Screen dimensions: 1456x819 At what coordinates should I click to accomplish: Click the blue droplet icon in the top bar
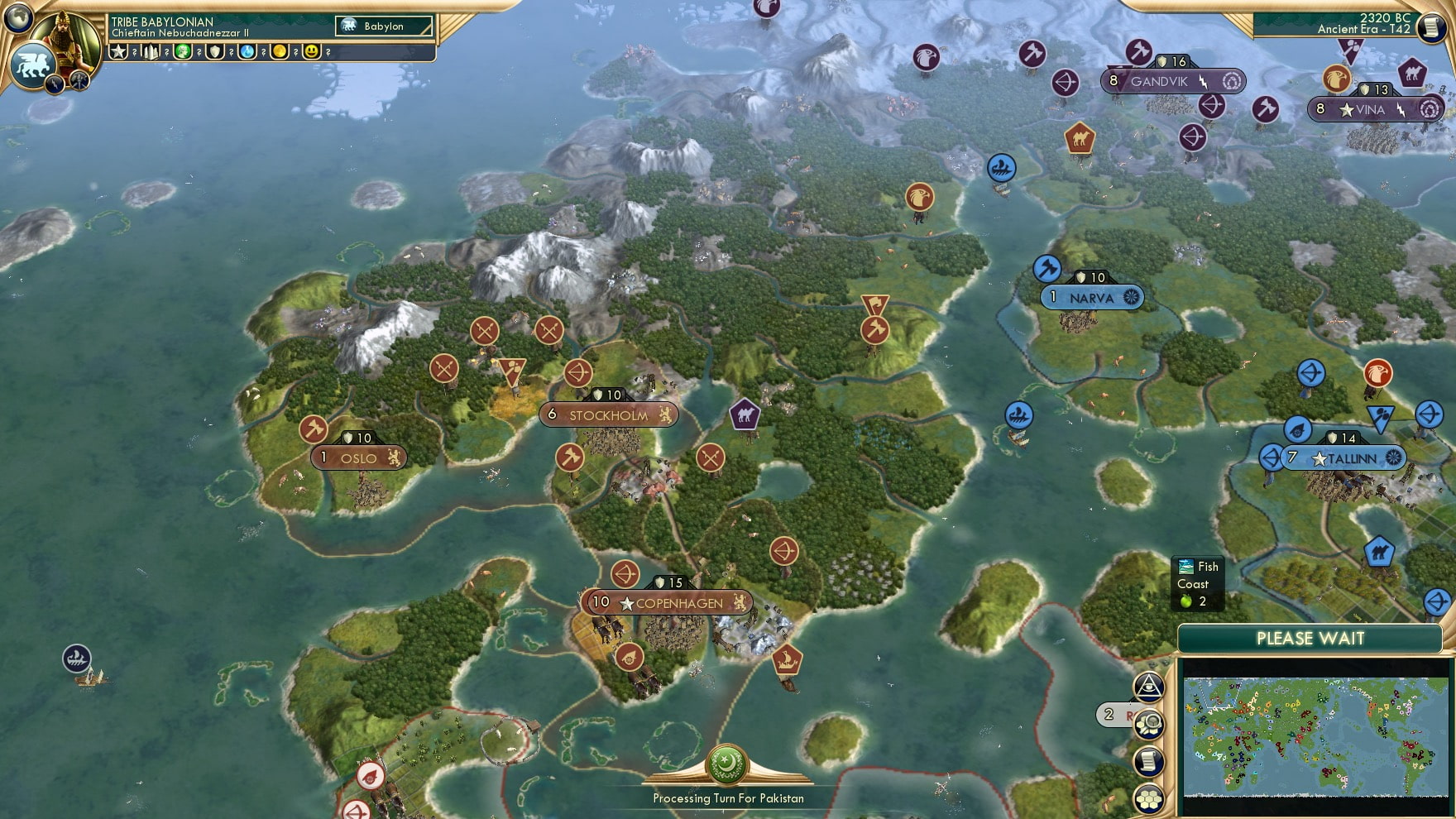click(x=247, y=54)
